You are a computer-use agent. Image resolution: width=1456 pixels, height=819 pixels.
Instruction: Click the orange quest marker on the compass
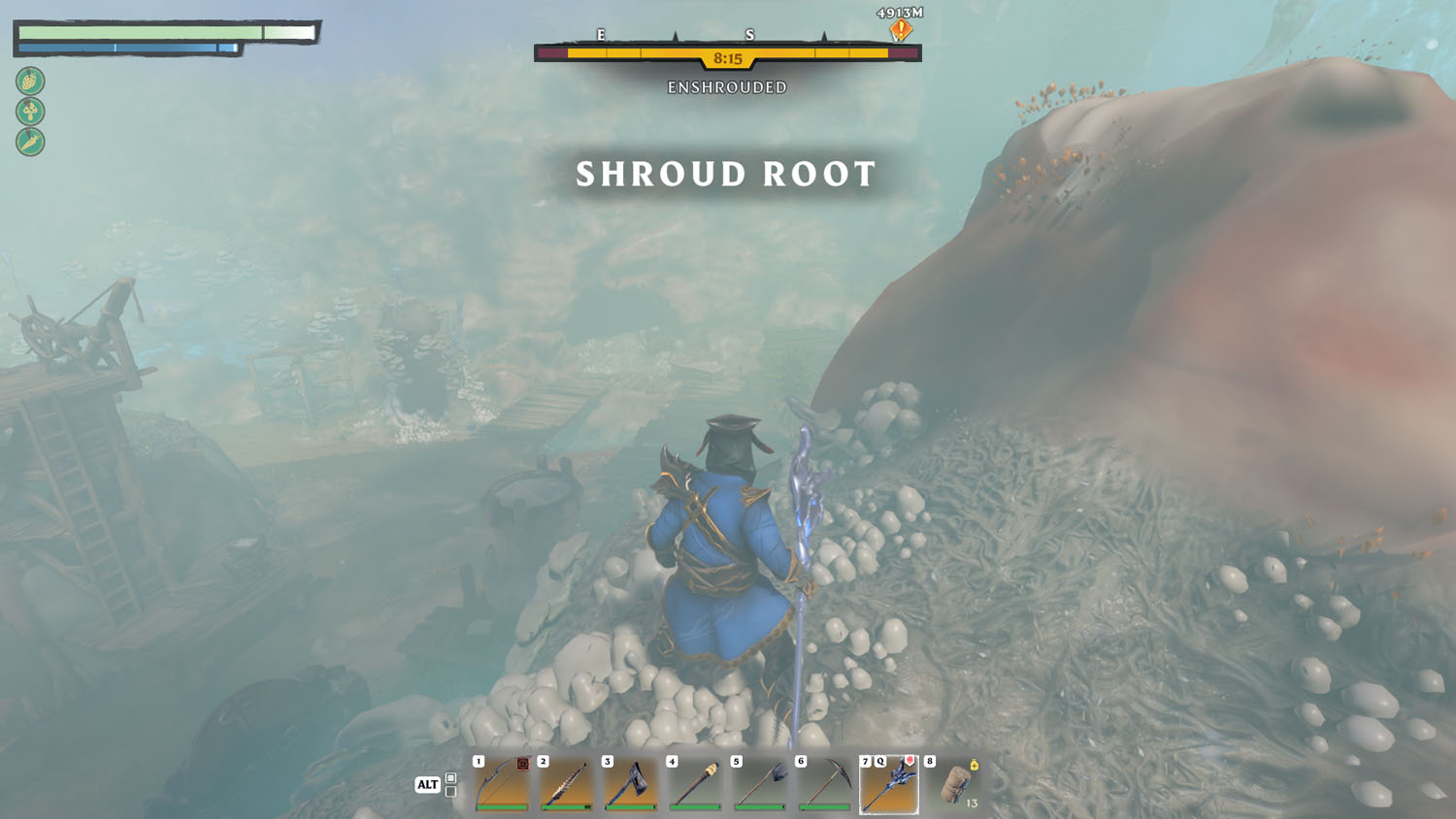[x=901, y=30]
